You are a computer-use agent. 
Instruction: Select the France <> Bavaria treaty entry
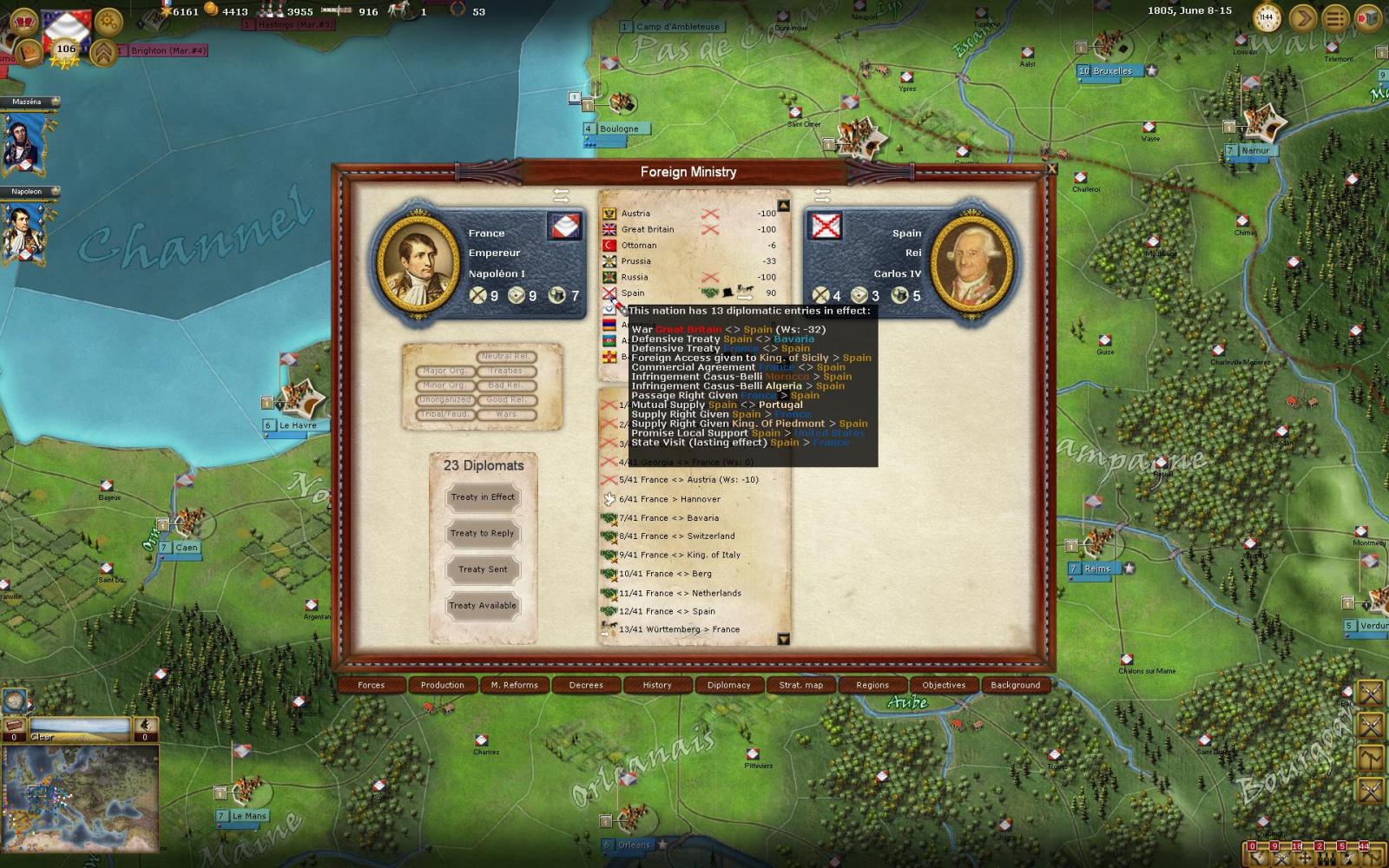(681, 518)
